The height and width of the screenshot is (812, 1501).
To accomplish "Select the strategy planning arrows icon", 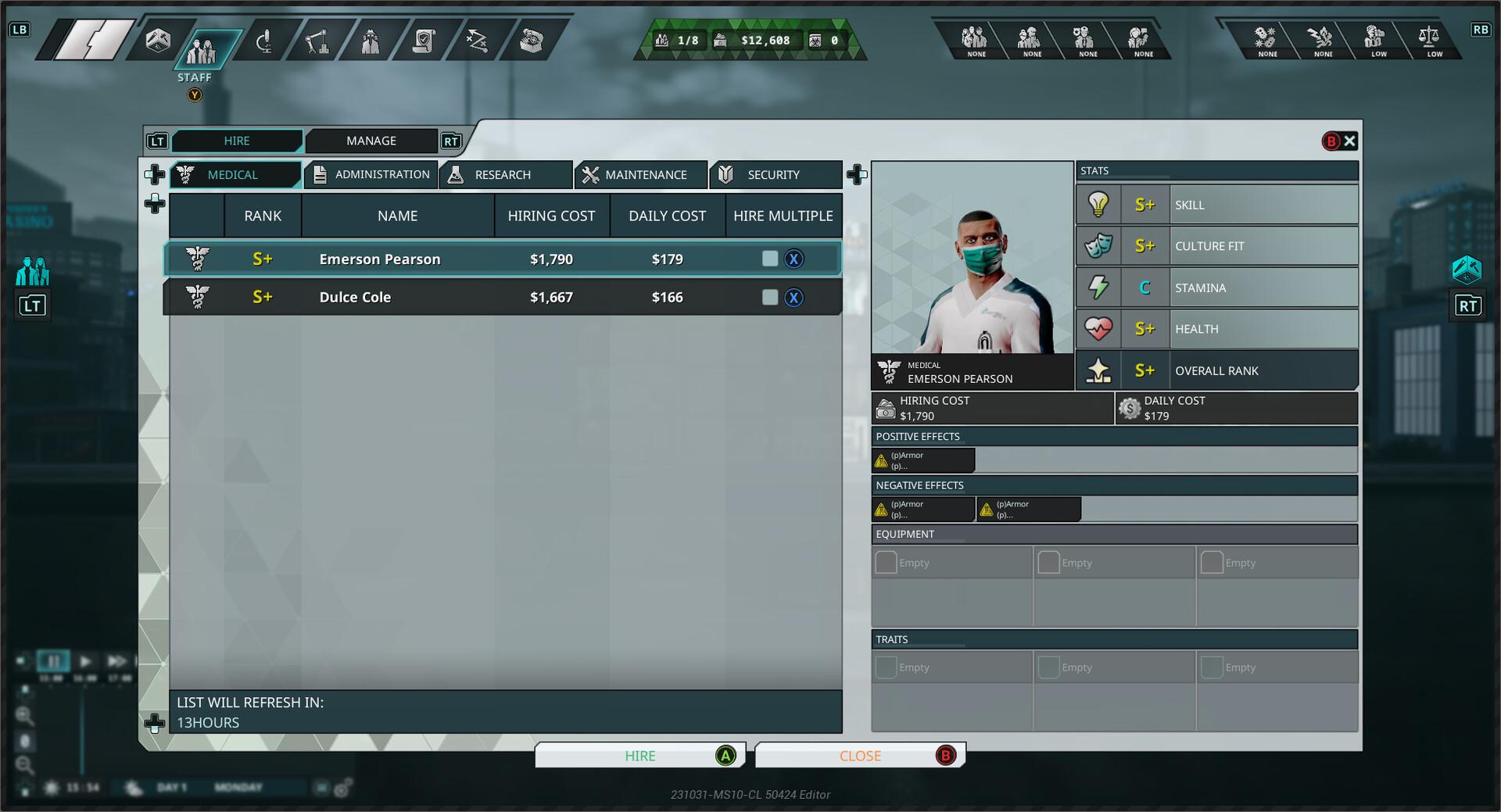I will click(x=475, y=41).
